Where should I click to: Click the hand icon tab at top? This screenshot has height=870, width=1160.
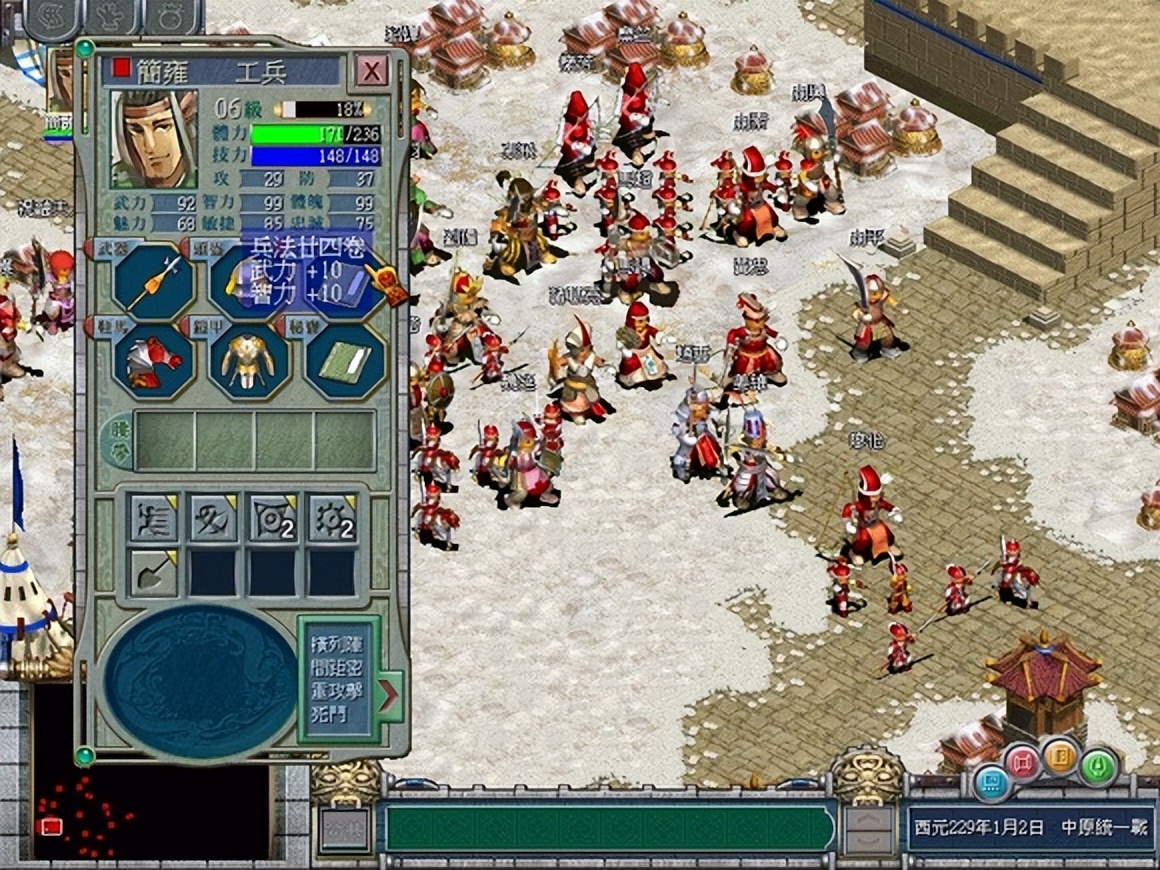click(x=112, y=15)
